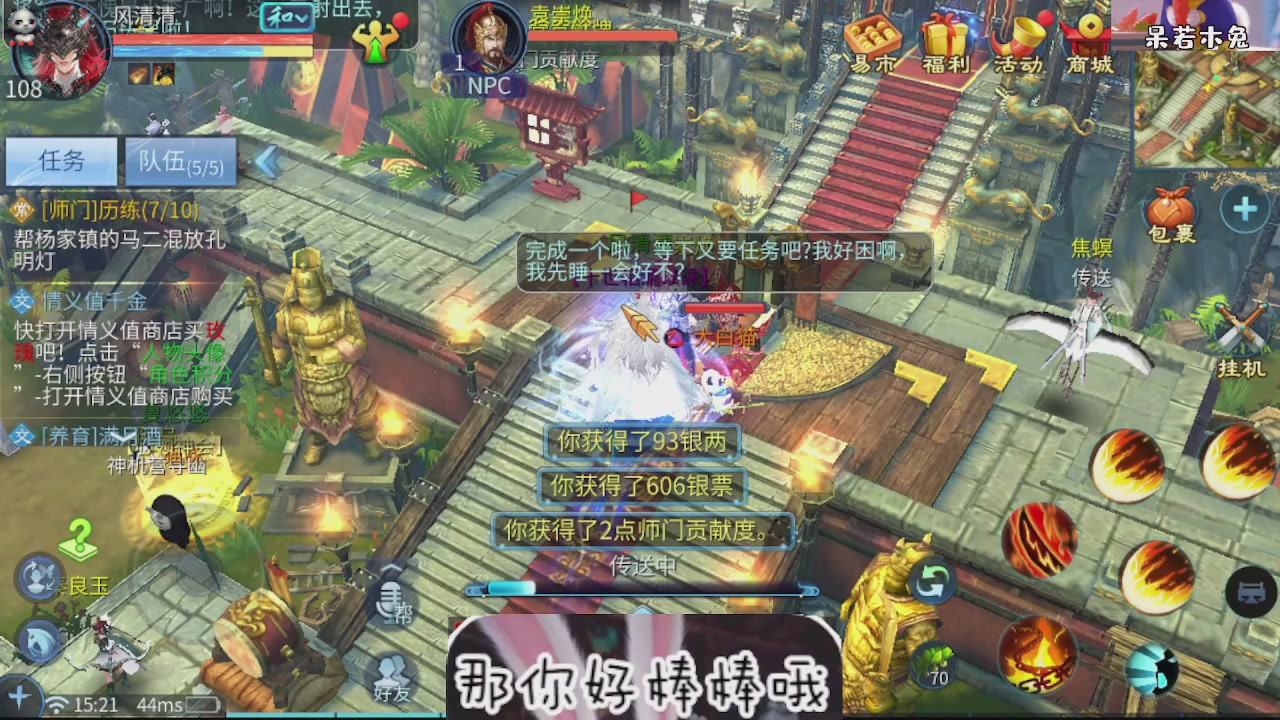This screenshot has height=720, width=1280.
Task: Switch to the 队伍(5/5) tab
Action: 180,162
